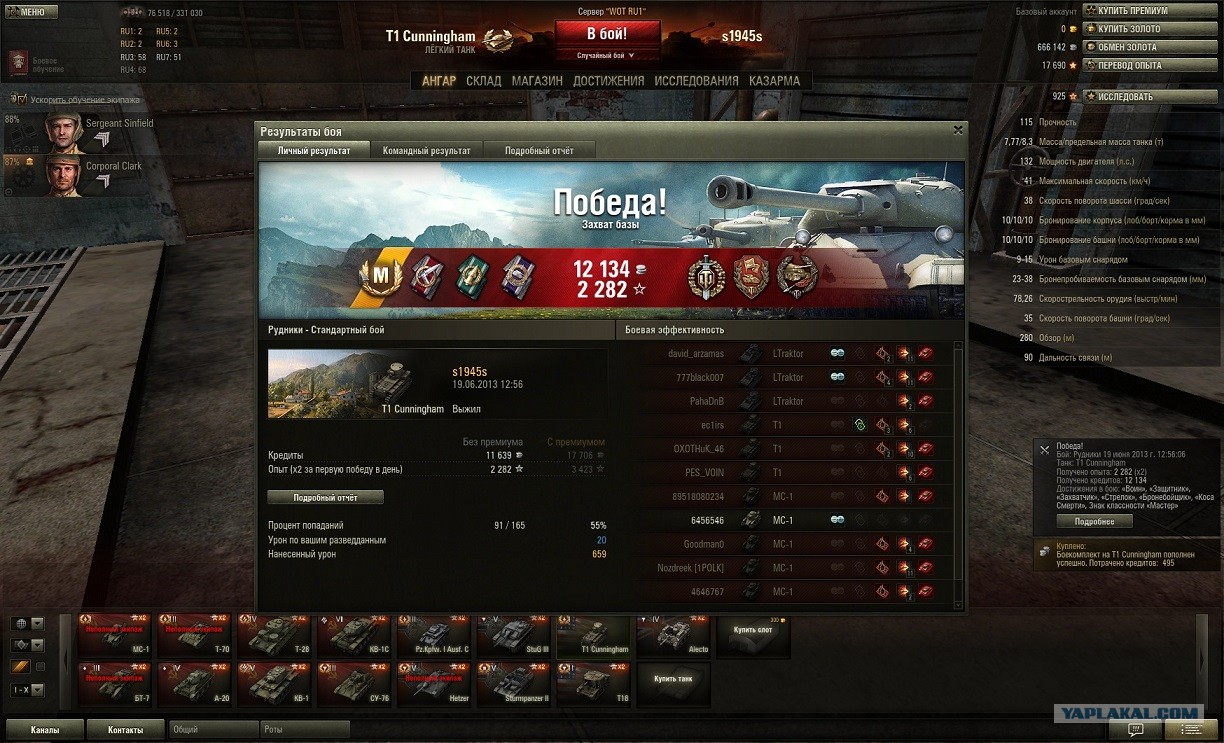Switch to the Командный результат tab
Screen dimensions: 1224x743
point(426,150)
